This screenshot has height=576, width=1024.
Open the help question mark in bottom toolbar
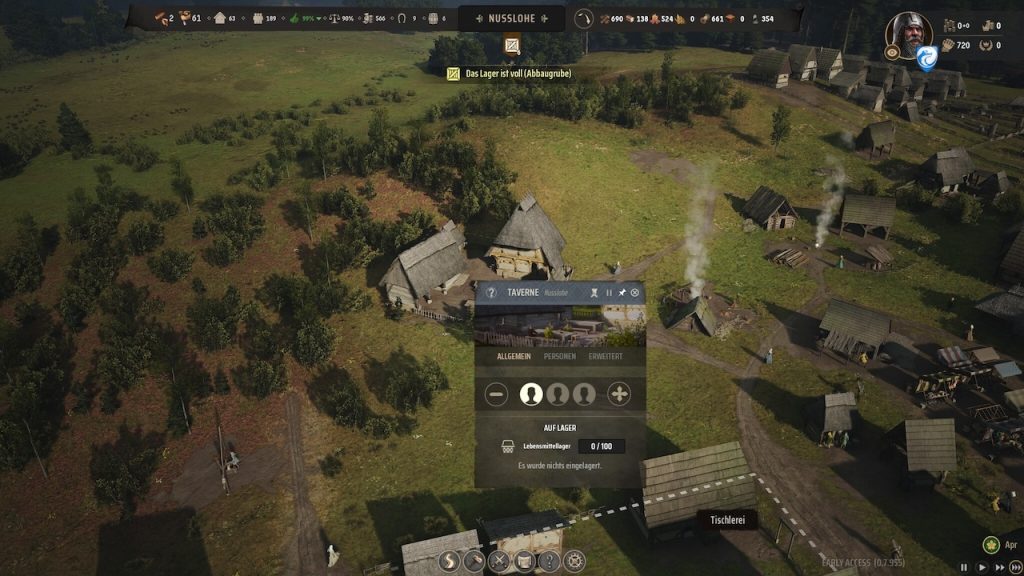pyautogui.click(x=548, y=561)
